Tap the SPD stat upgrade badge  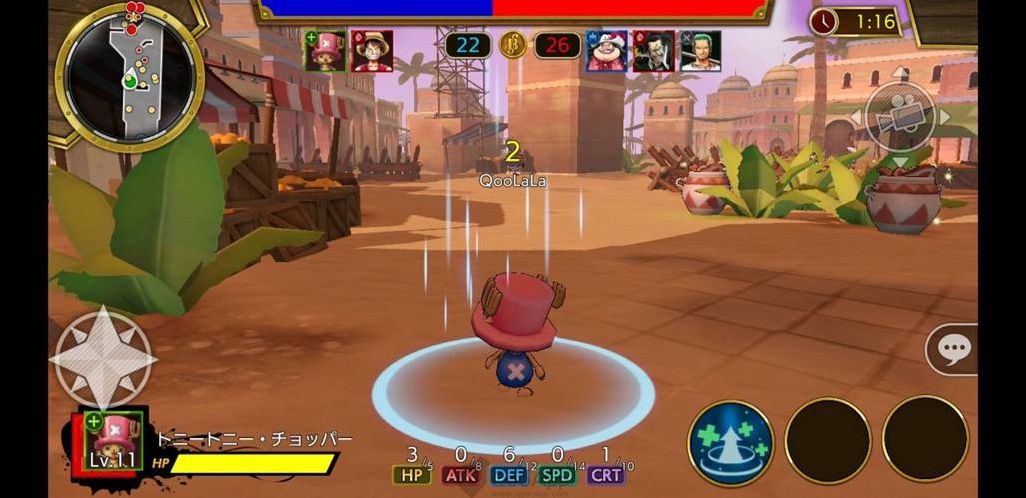tap(557, 475)
